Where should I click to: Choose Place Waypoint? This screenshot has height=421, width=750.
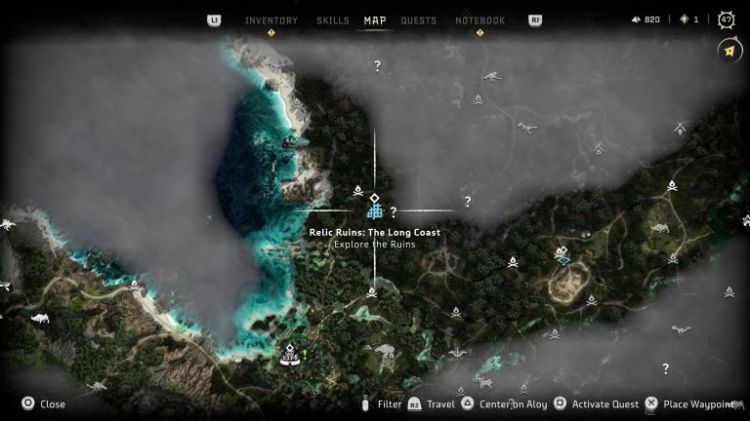coord(694,404)
